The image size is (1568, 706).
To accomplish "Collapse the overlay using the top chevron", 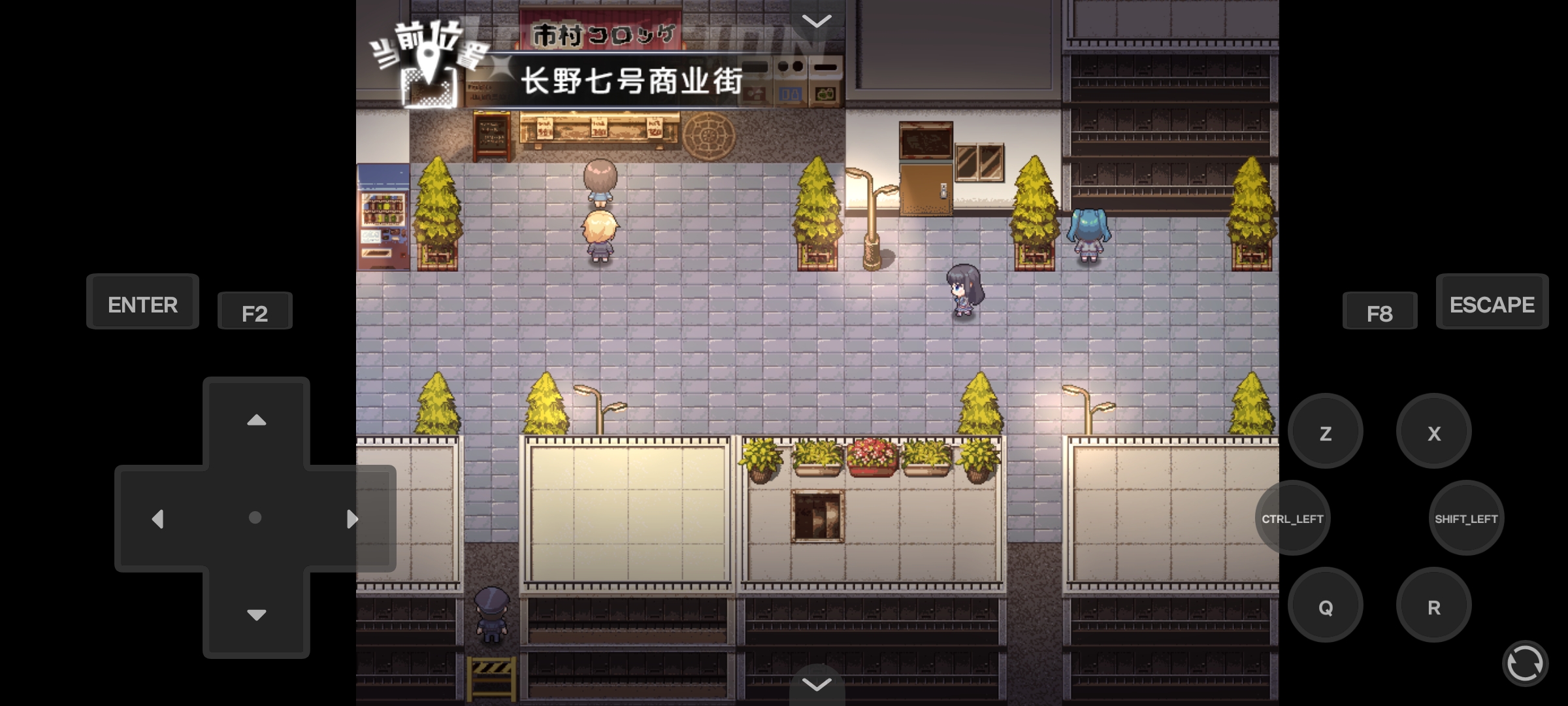I will [815, 21].
